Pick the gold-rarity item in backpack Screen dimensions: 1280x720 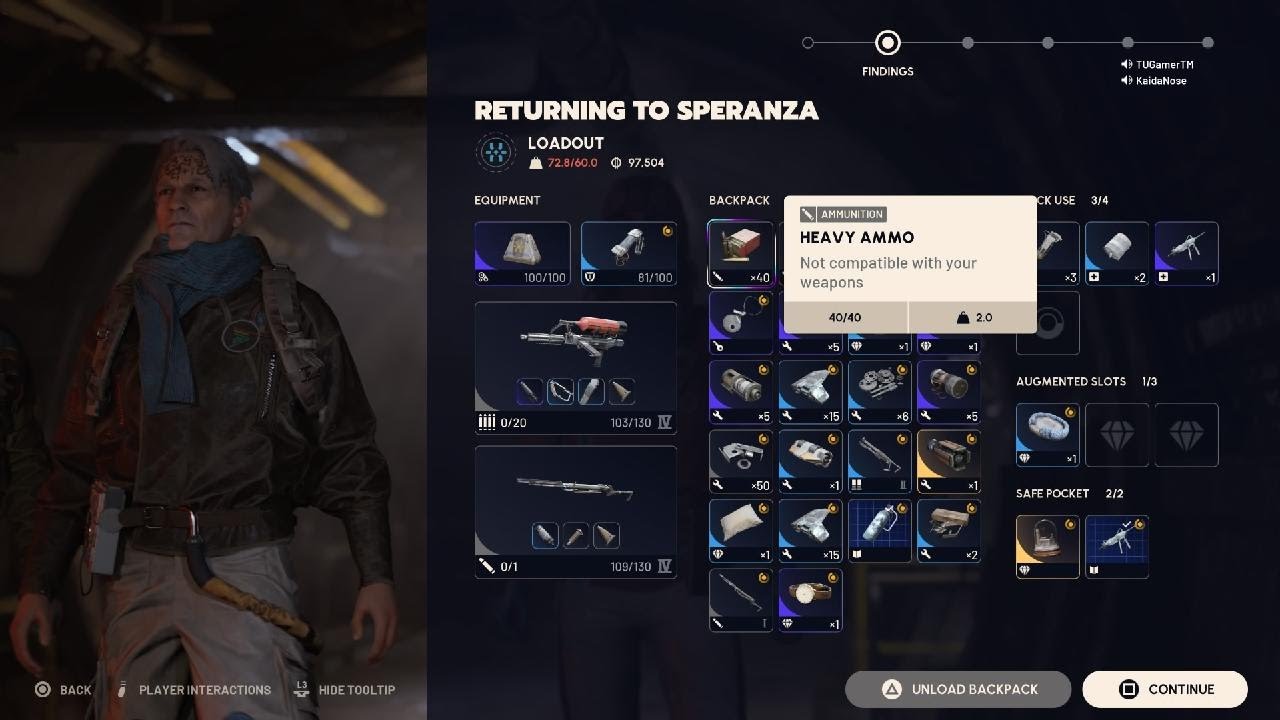[x=949, y=462]
